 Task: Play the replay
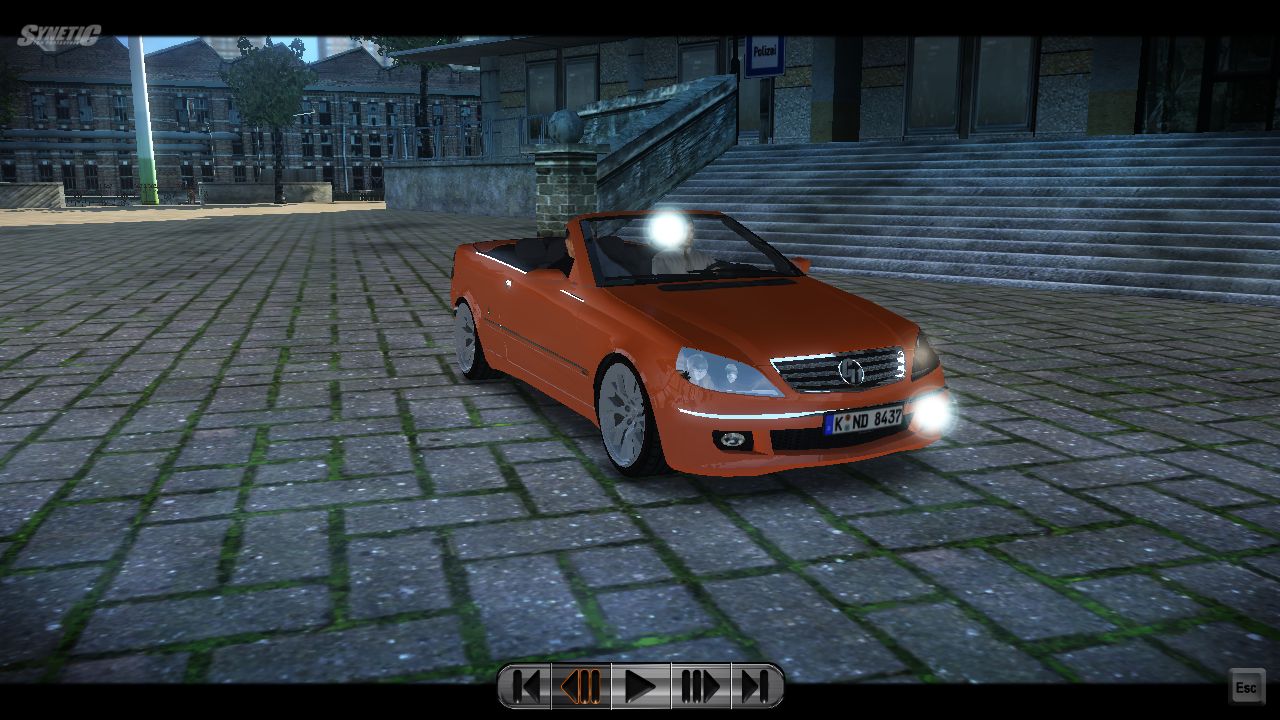(640, 686)
